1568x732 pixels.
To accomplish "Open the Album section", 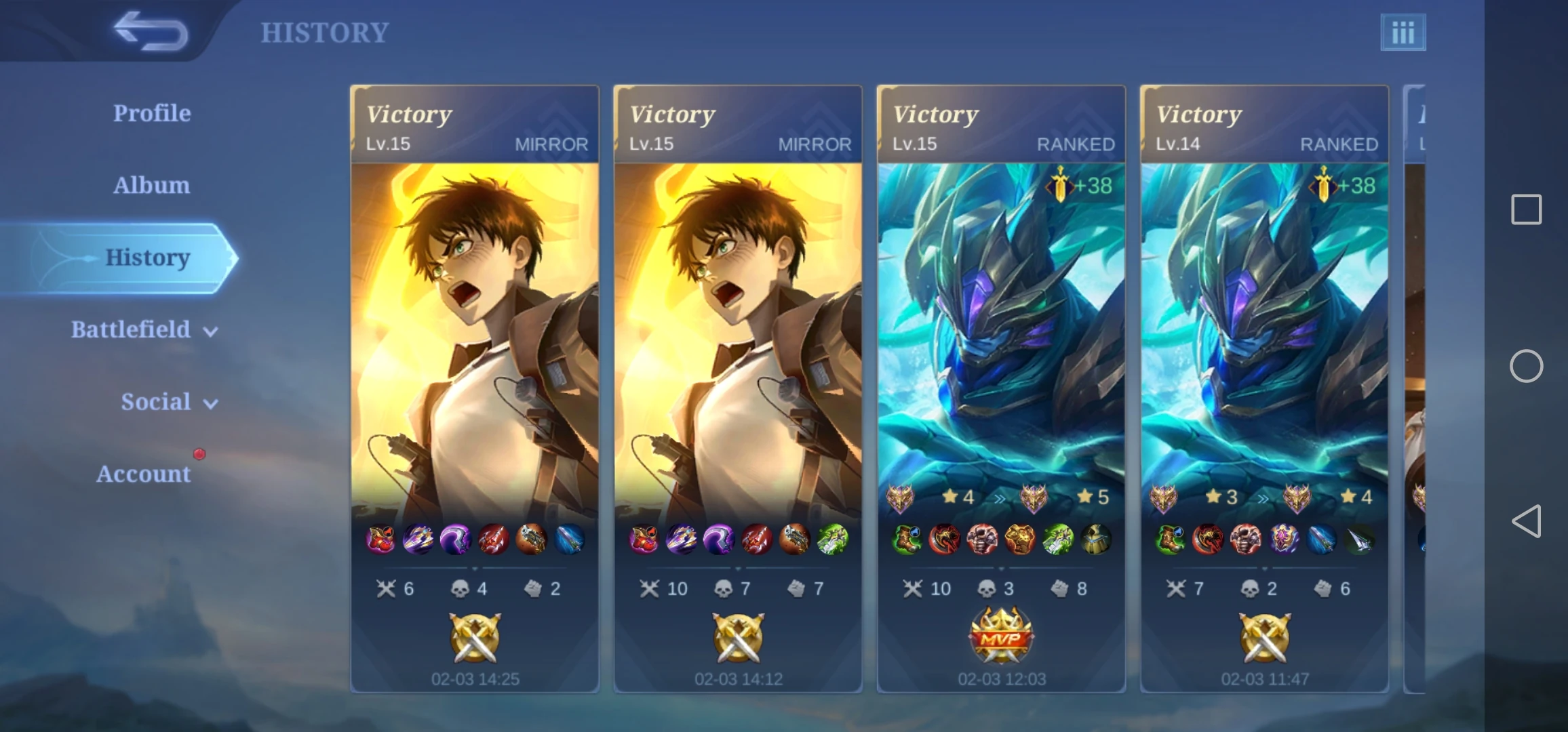I will pyautogui.click(x=151, y=185).
